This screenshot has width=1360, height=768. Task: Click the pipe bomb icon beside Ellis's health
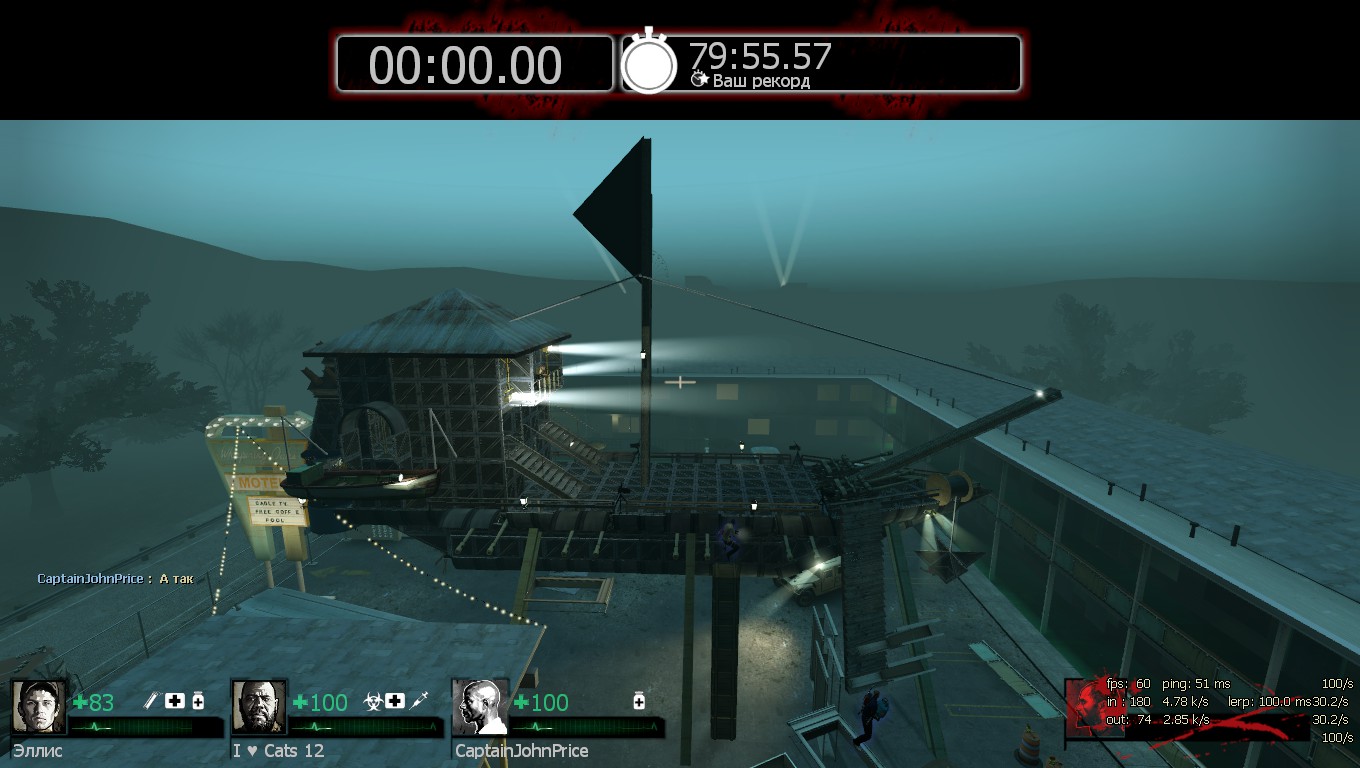click(152, 700)
